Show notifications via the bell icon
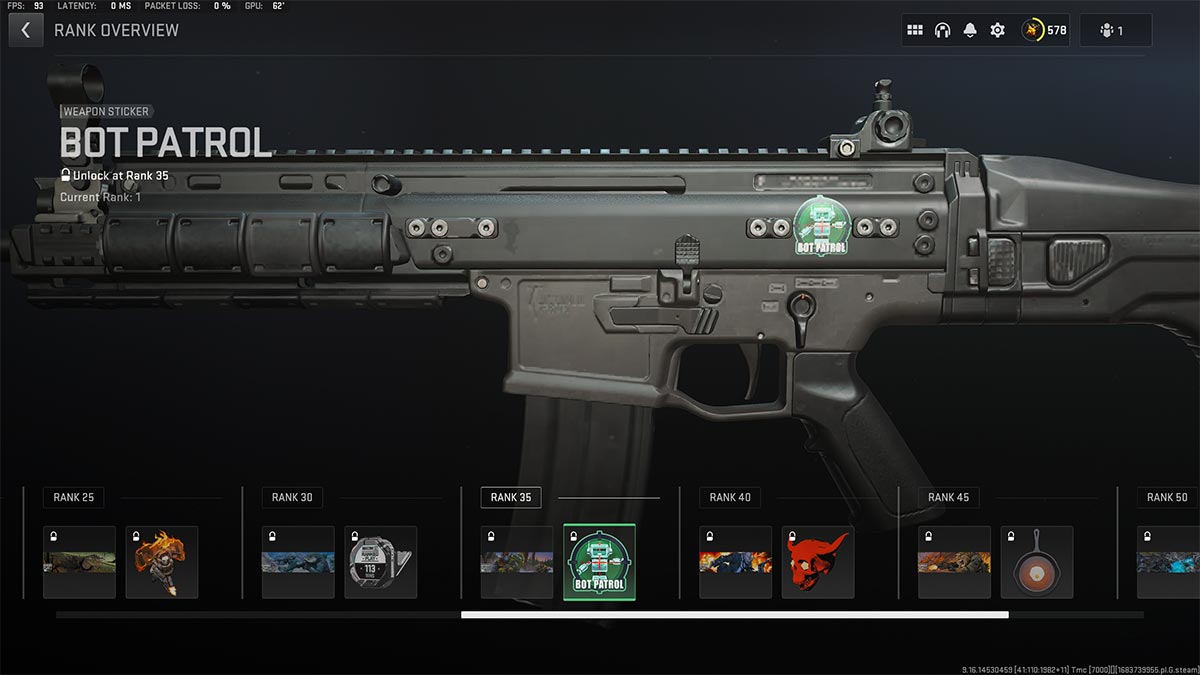1200x675 pixels. (x=969, y=30)
